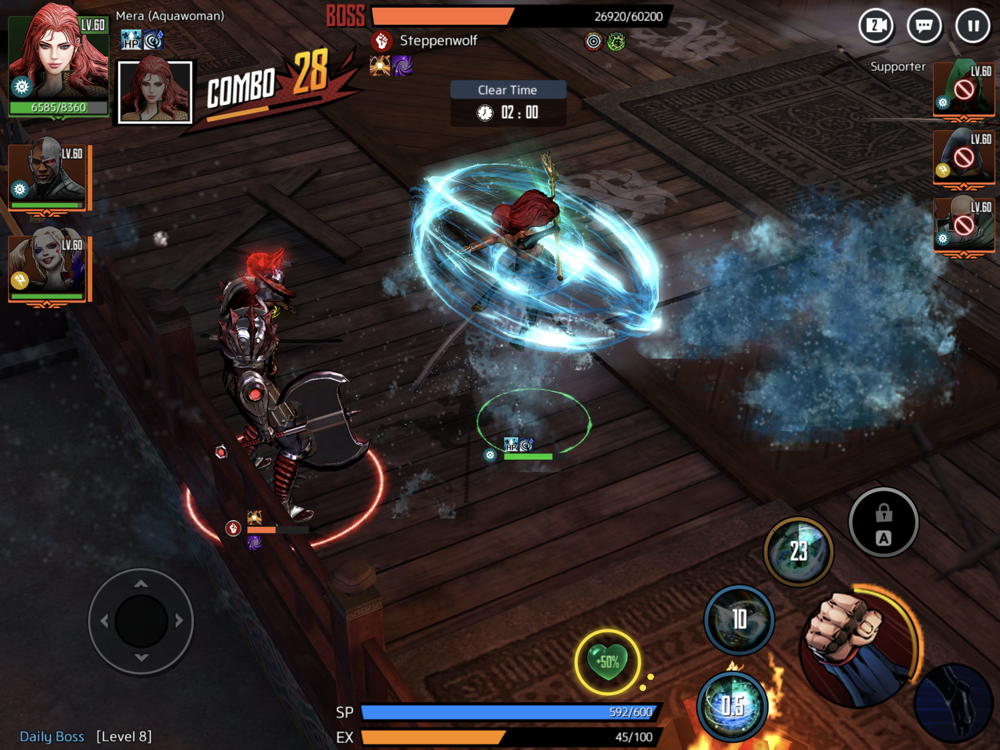The width and height of the screenshot is (1000, 750).
Task: Activate the skill with 23 cooldown
Action: (798, 551)
